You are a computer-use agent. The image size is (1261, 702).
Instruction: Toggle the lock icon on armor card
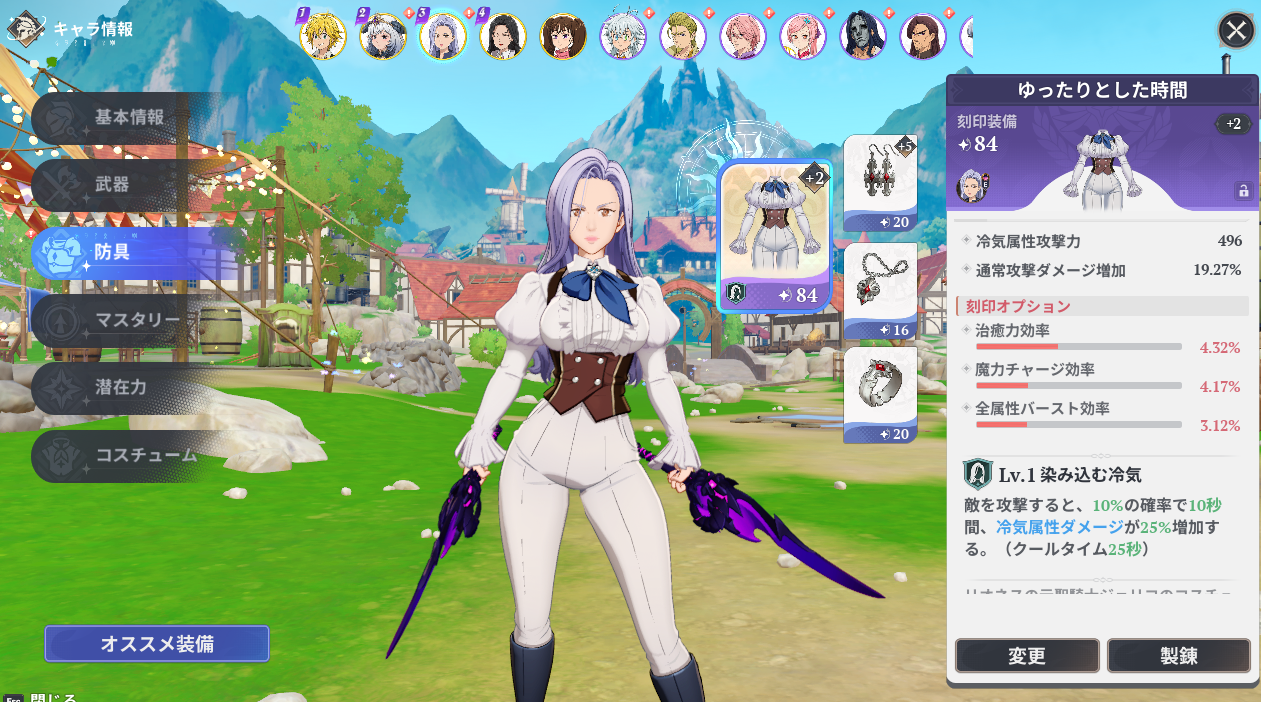click(x=1243, y=190)
